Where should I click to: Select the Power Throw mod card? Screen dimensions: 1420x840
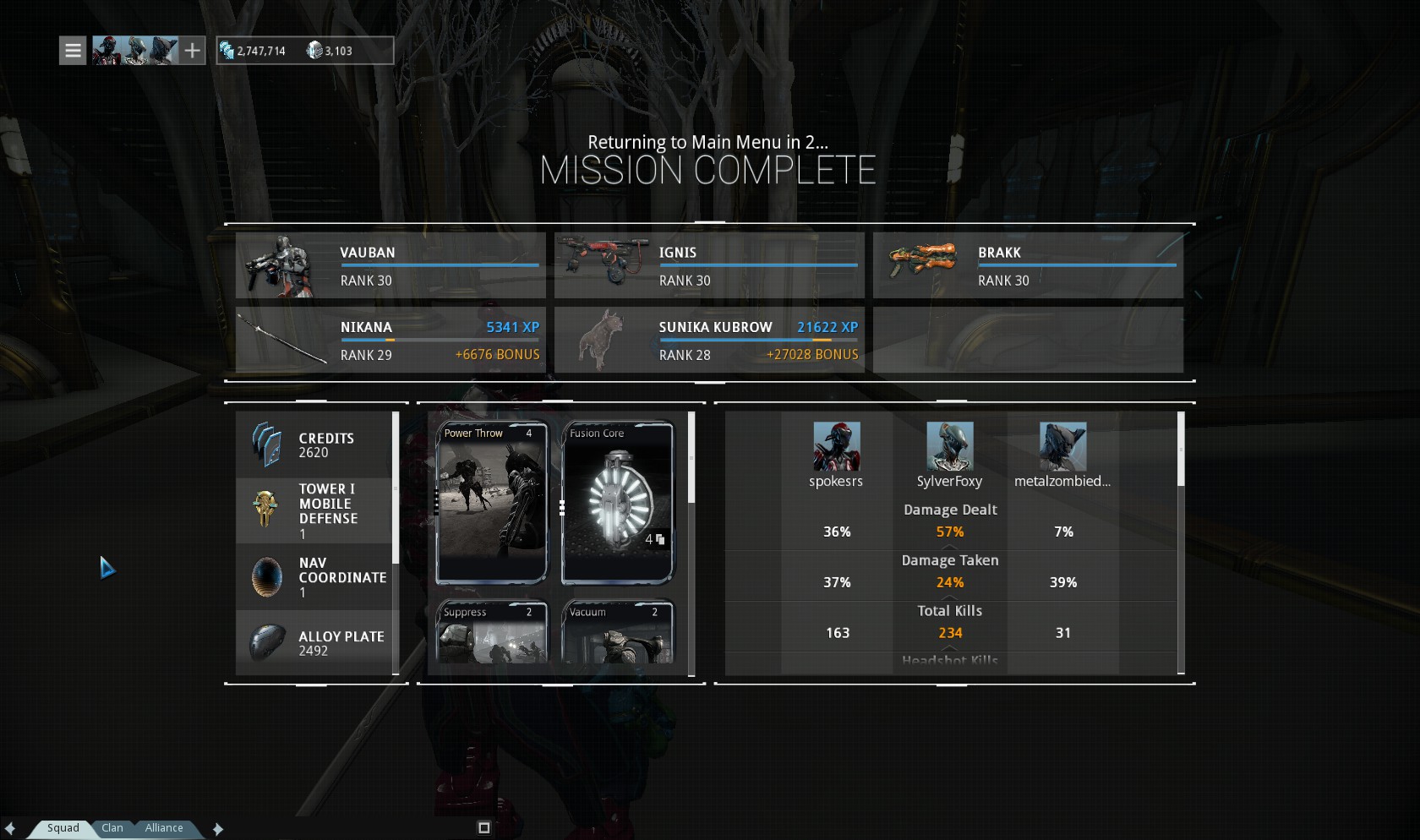pos(491,503)
